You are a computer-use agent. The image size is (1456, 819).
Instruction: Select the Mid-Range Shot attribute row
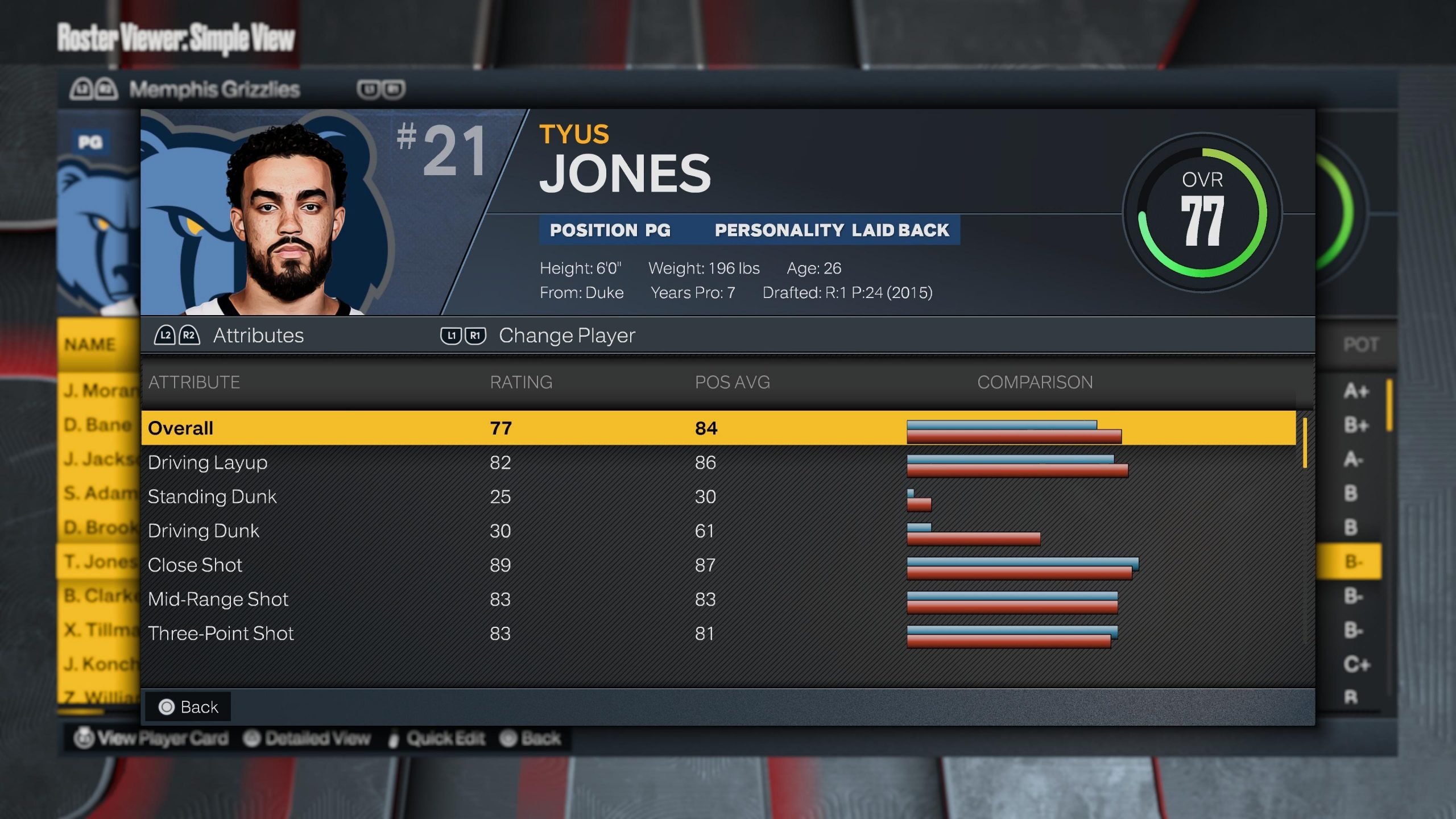[718, 599]
